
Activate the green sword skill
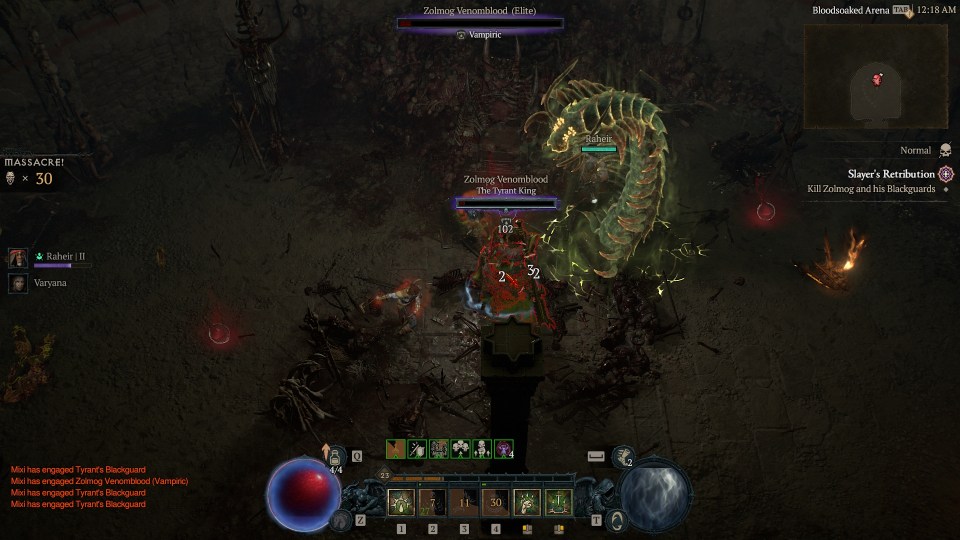coord(558,503)
